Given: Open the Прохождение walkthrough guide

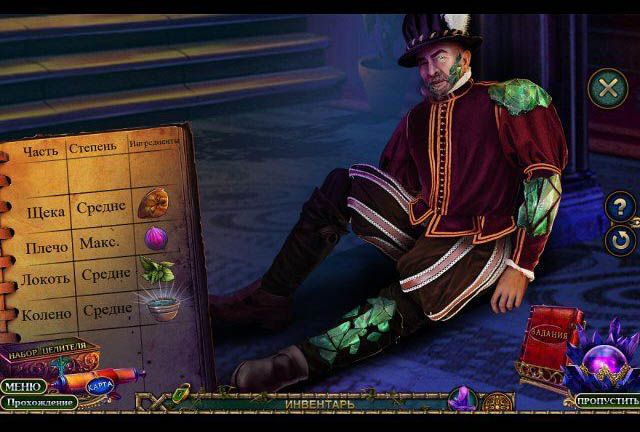Looking at the screenshot, I should 38,402.
